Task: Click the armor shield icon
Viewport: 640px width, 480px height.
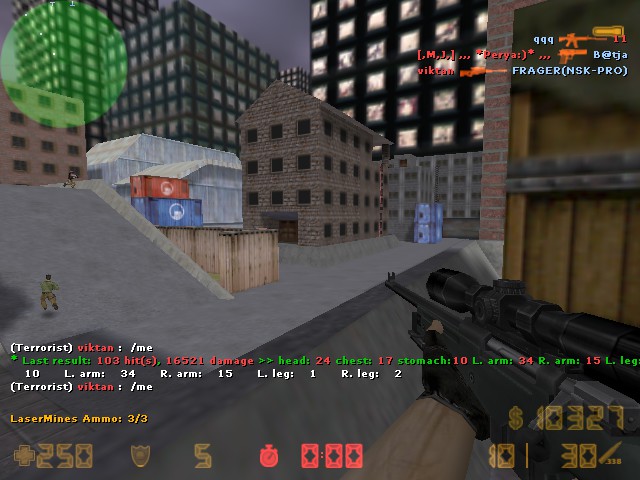Action: [x=140, y=457]
